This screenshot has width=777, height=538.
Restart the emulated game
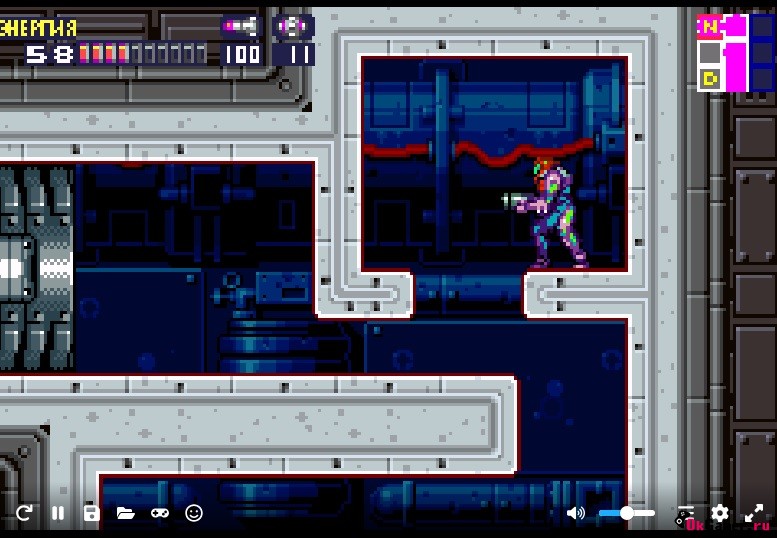(x=24, y=513)
